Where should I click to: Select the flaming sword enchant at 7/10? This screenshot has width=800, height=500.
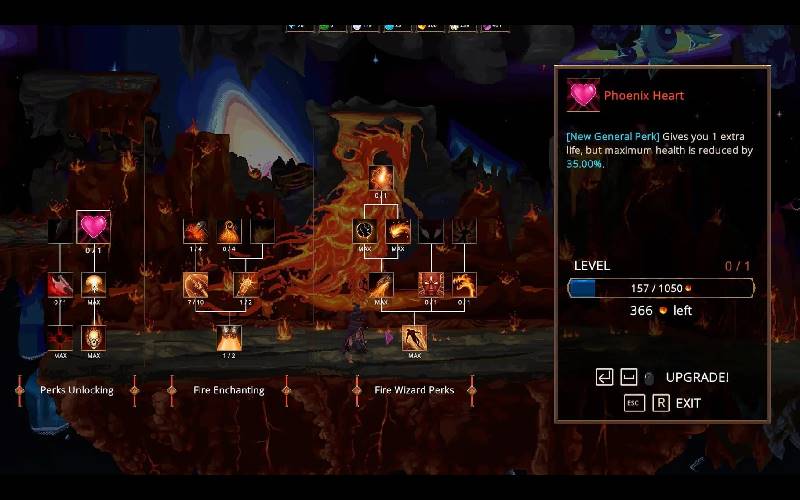195,284
